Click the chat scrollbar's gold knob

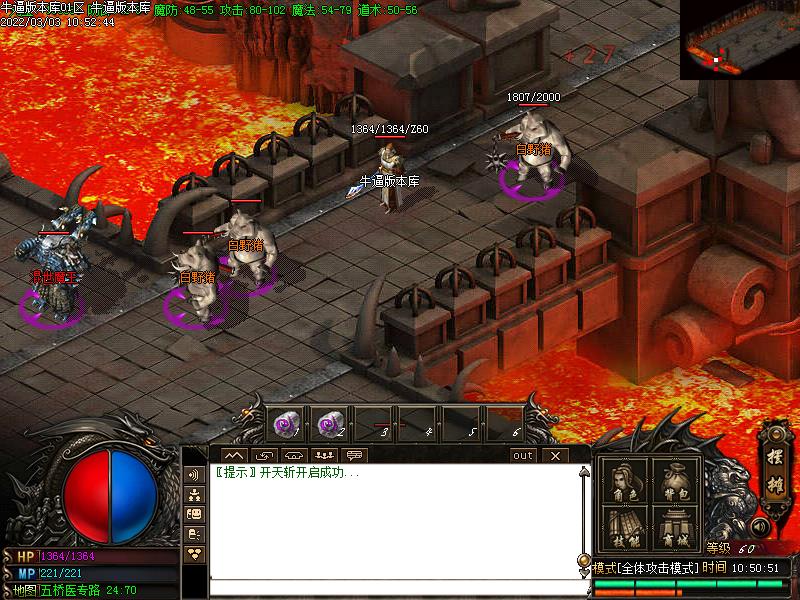point(584,560)
